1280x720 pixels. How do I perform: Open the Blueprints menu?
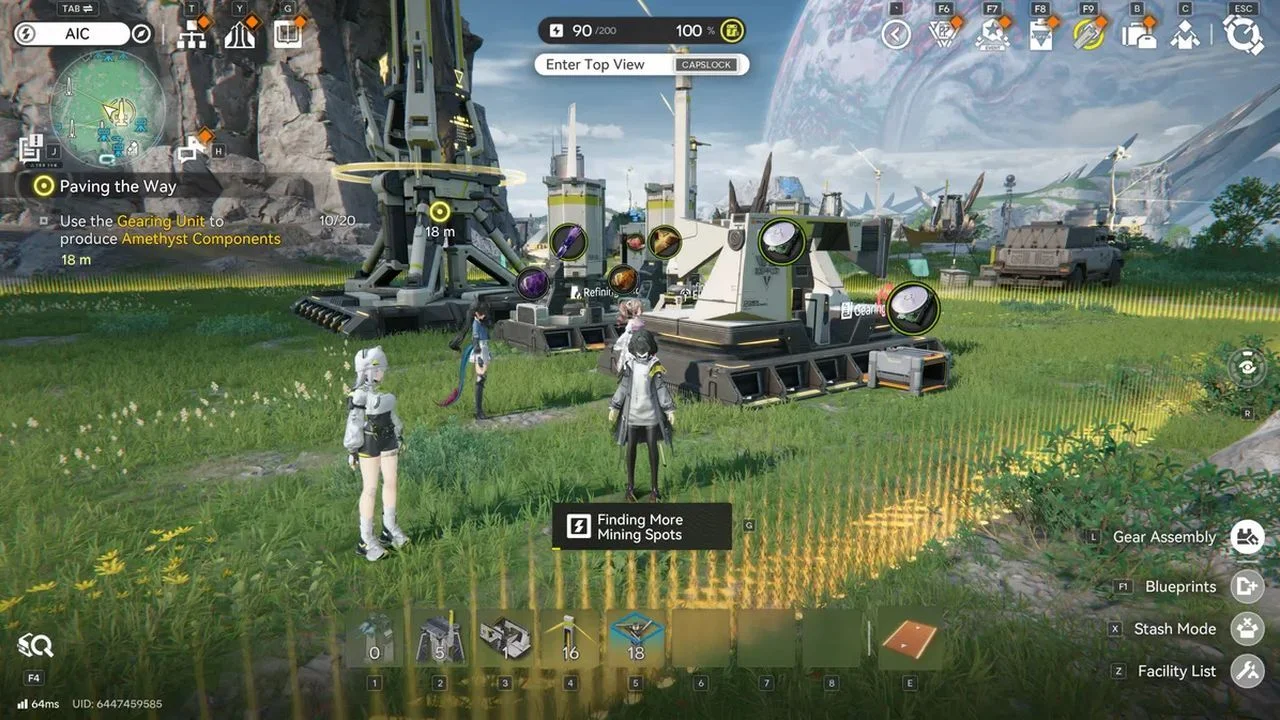point(1246,587)
